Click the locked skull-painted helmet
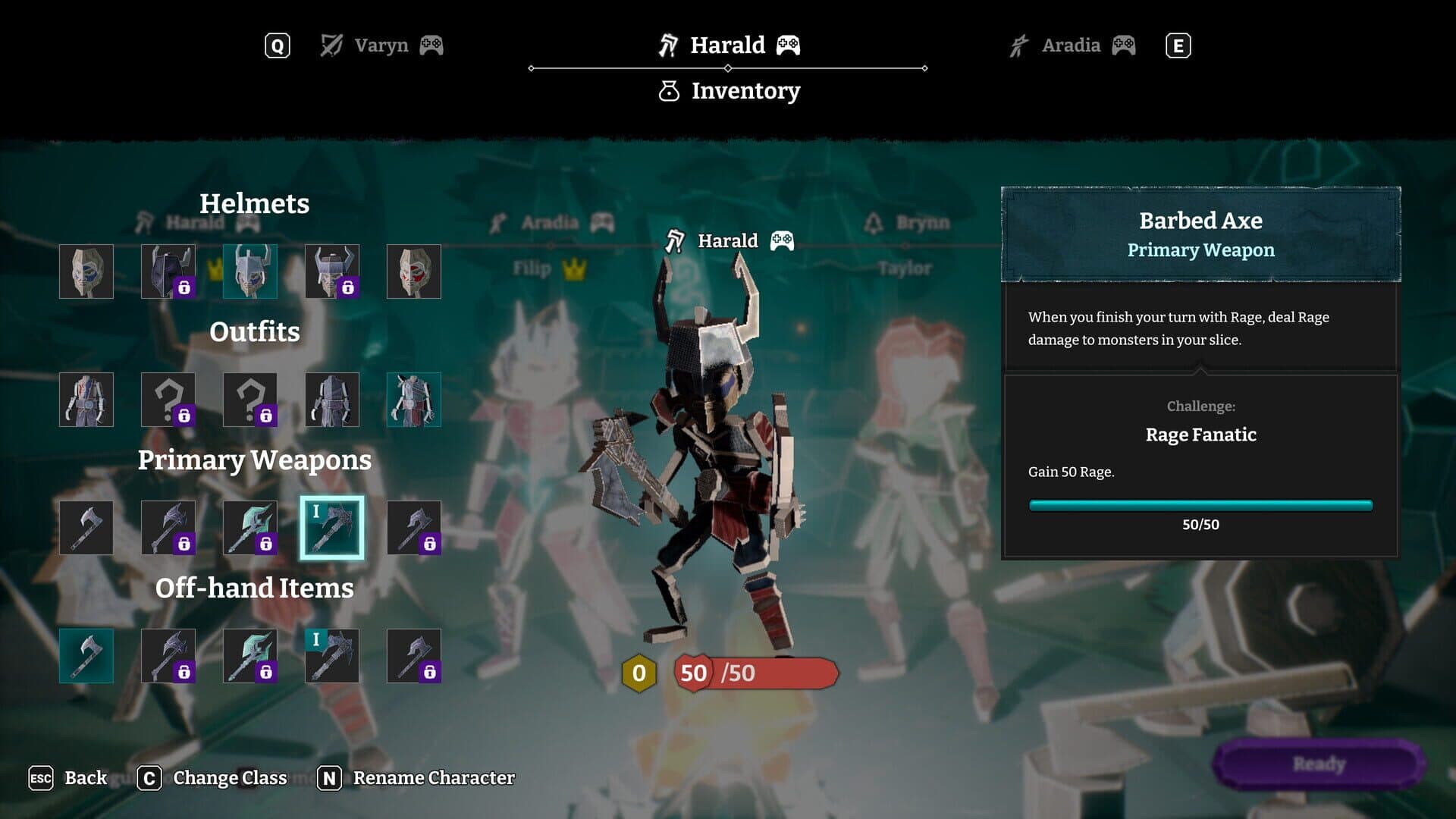Image resolution: width=1456 pixels, height=819 pixels. [x=332, y=271]
